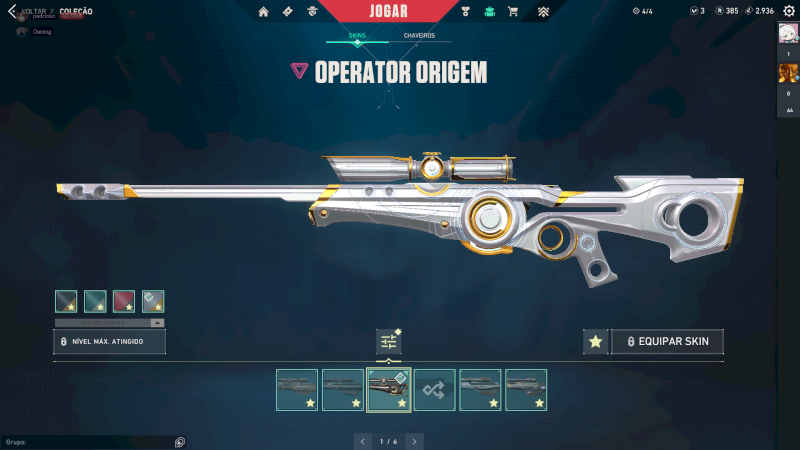Open the filter sliders button
Screen dimensions: 800x450
tap(389, 342)
